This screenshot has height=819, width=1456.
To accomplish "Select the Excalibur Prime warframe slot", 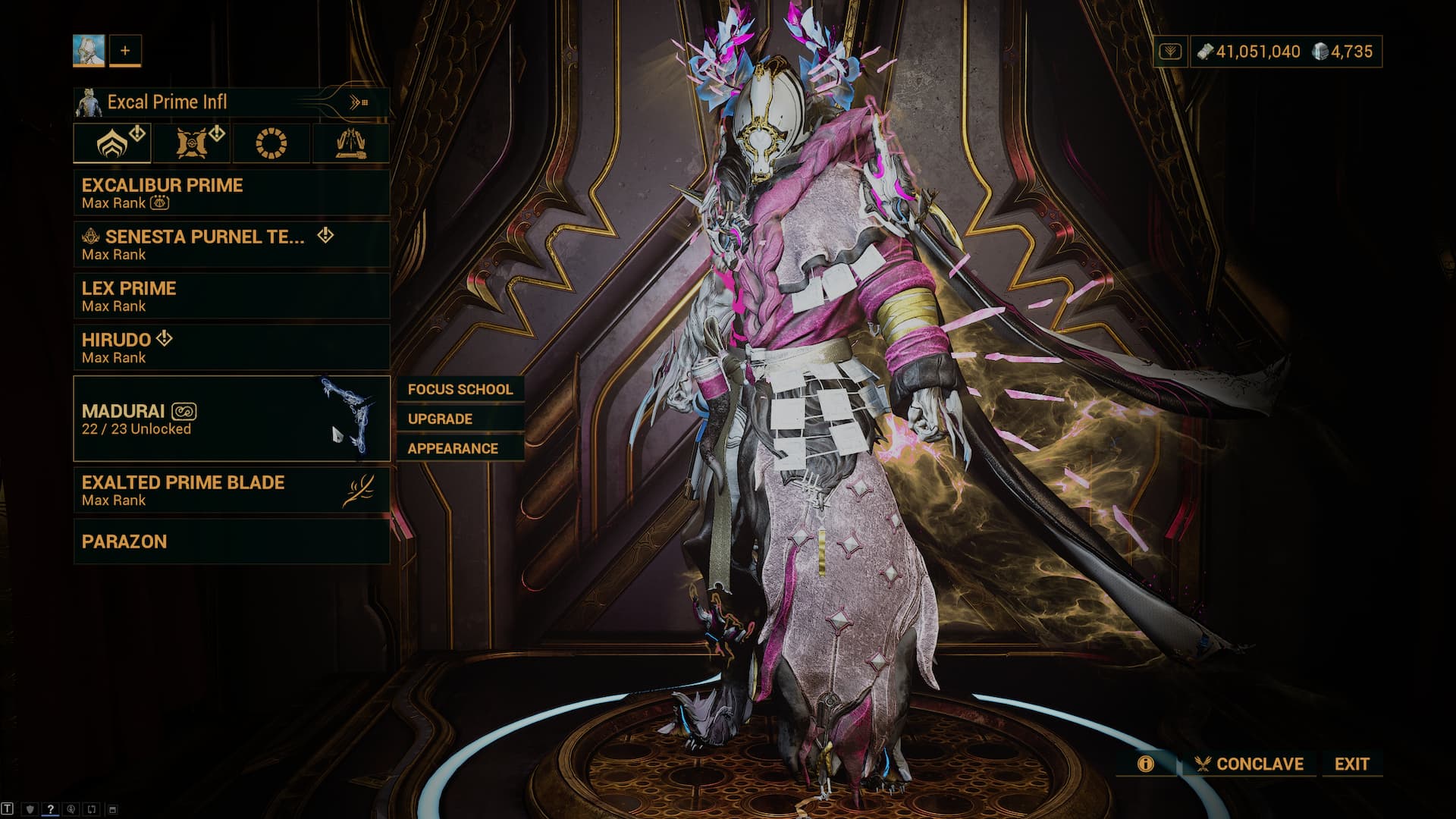I will [x=231, y=193].
